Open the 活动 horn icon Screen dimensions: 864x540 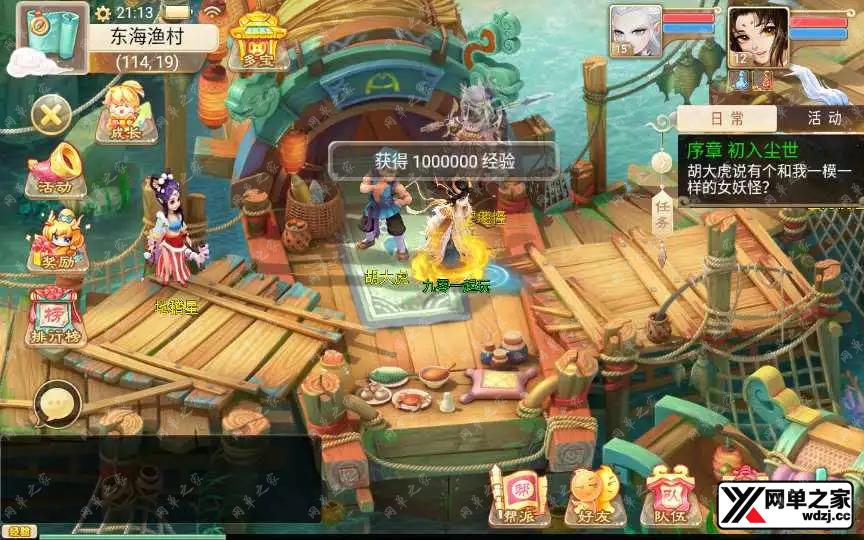point(55,170)
